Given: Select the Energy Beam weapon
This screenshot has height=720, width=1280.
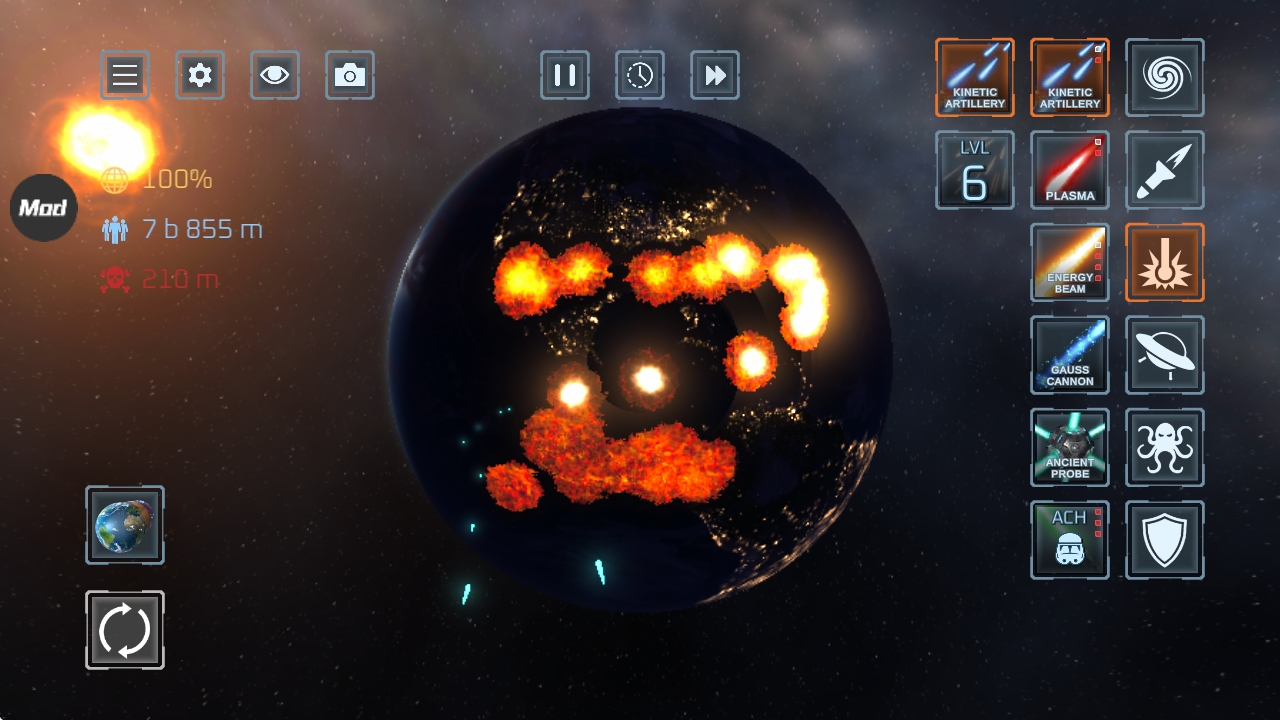Looking at the screenshot, I should 1070,262.
